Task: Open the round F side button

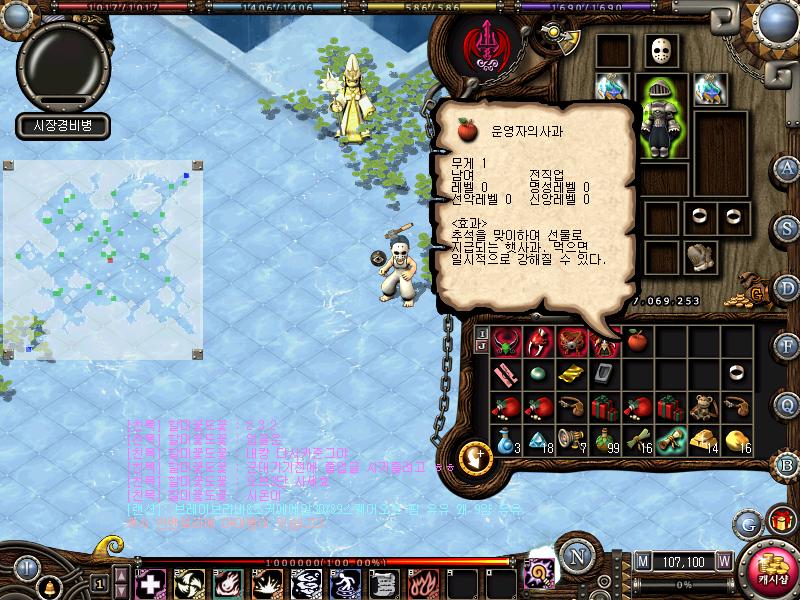Action: (x=787, y=345)
